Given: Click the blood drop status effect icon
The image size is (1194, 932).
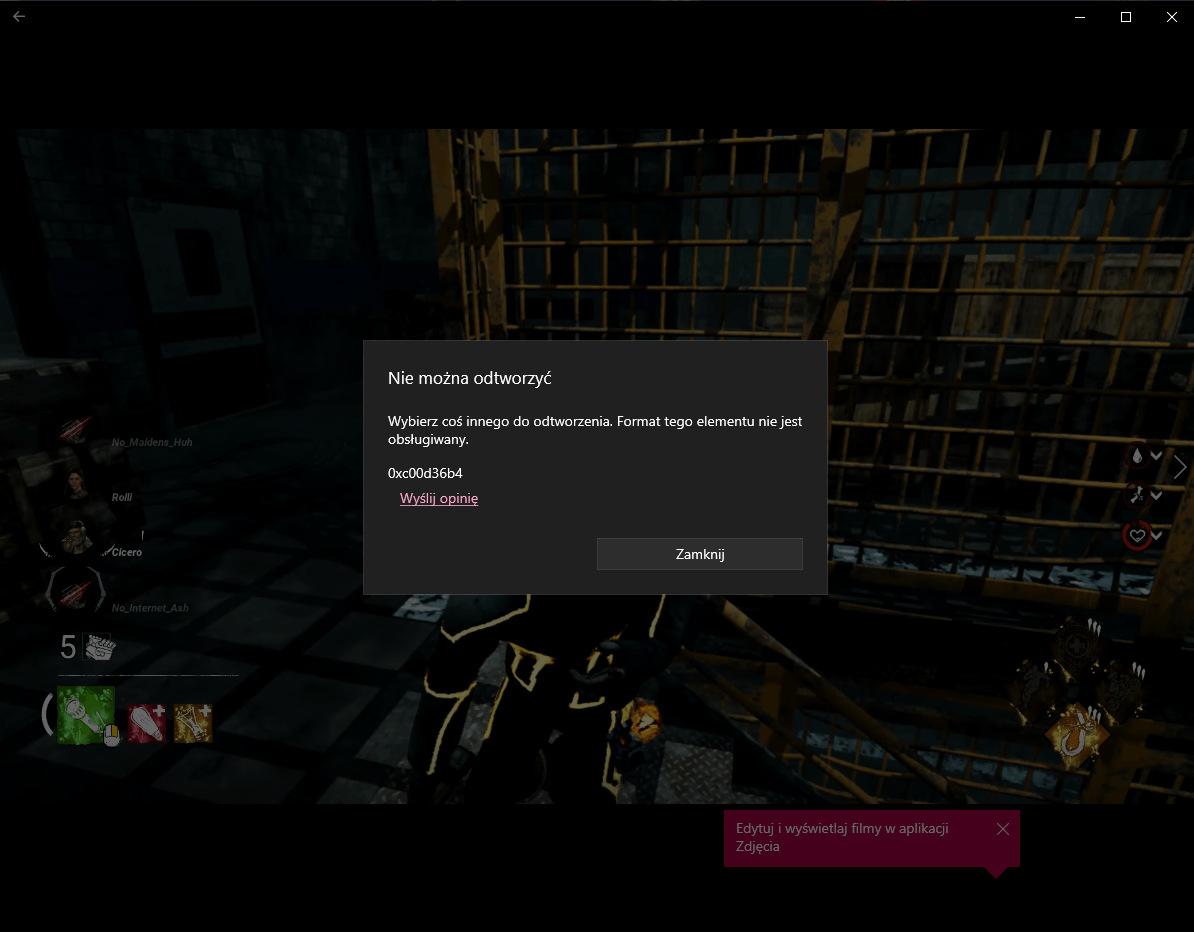Looking at the screenshot, I should point(1137,456).
